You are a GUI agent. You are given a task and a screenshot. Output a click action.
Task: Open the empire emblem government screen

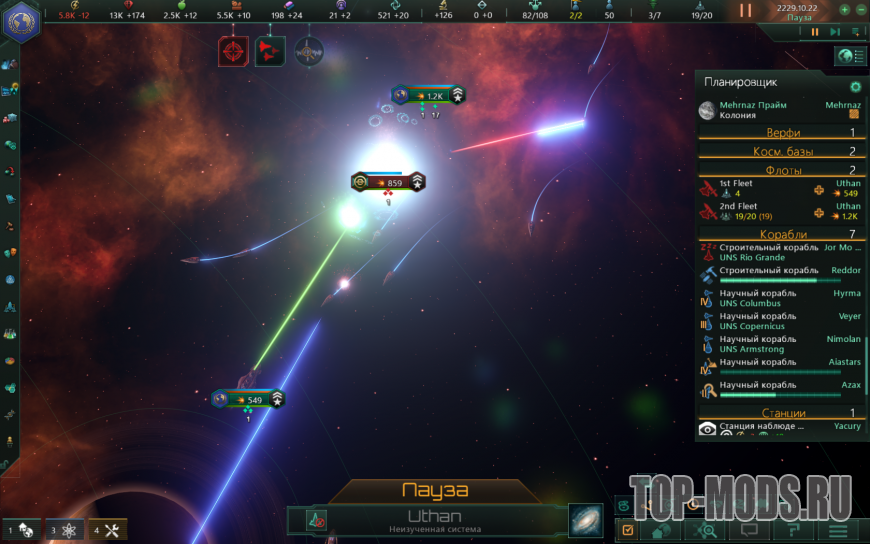pos(20,20)
